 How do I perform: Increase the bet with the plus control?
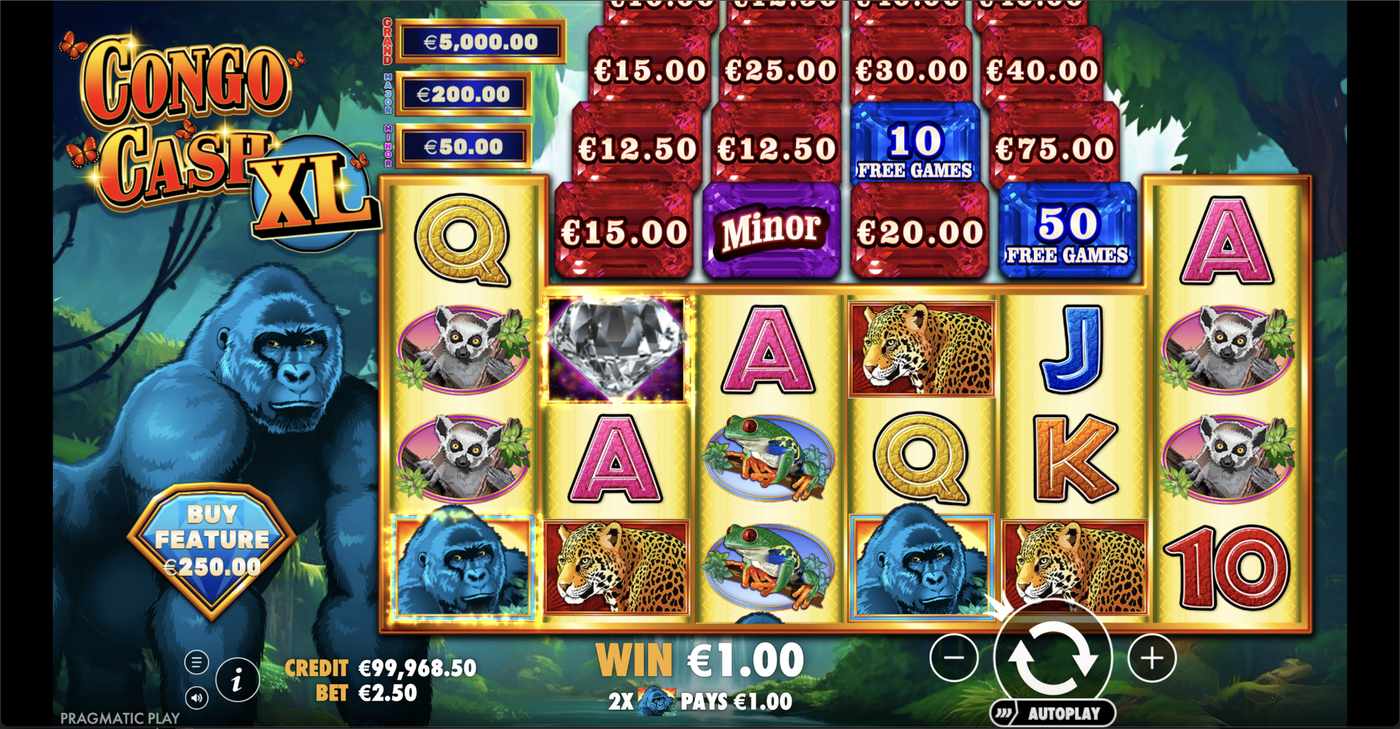1152,659
